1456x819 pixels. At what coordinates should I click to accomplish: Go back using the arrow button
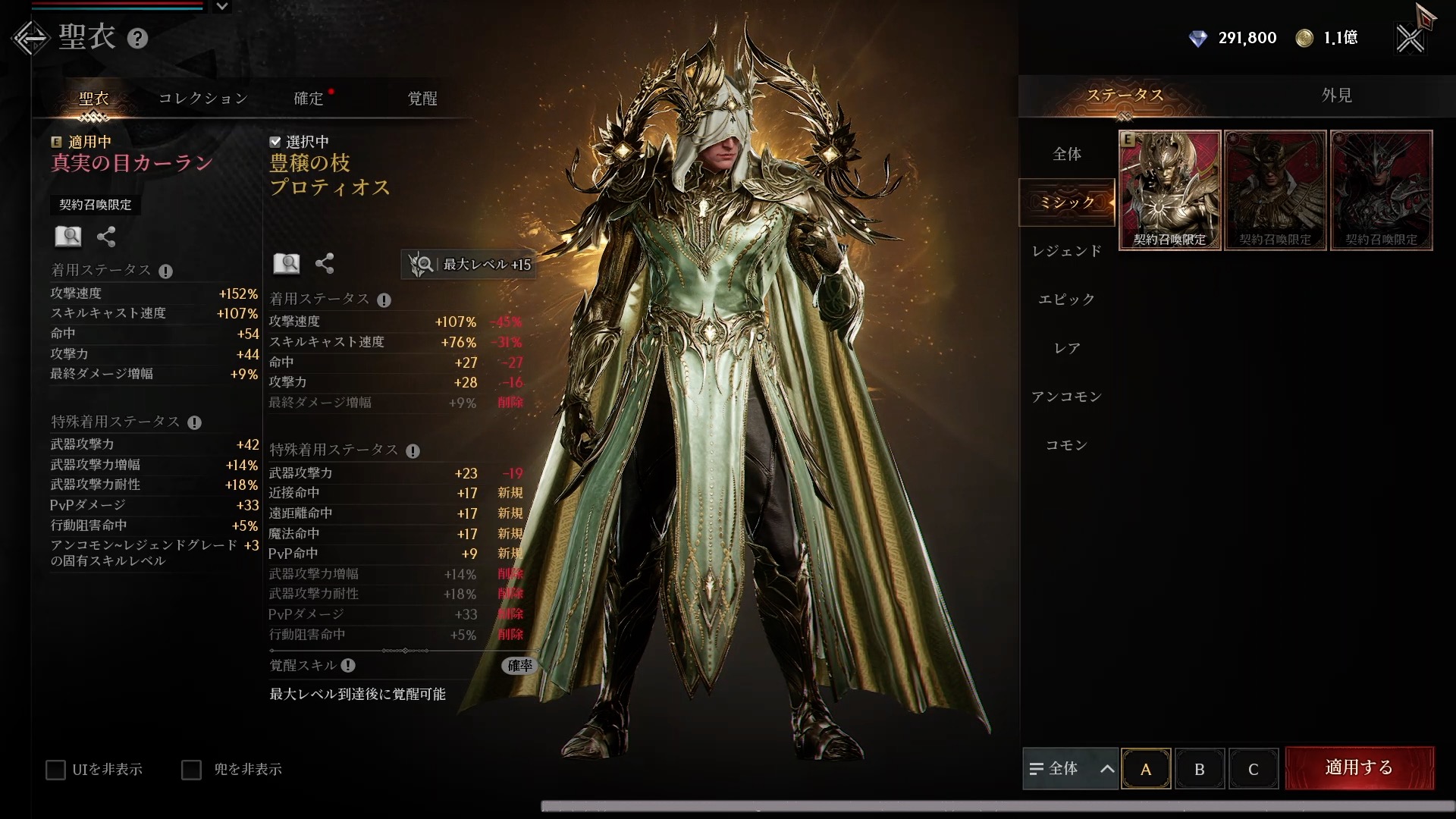[30, 38]
